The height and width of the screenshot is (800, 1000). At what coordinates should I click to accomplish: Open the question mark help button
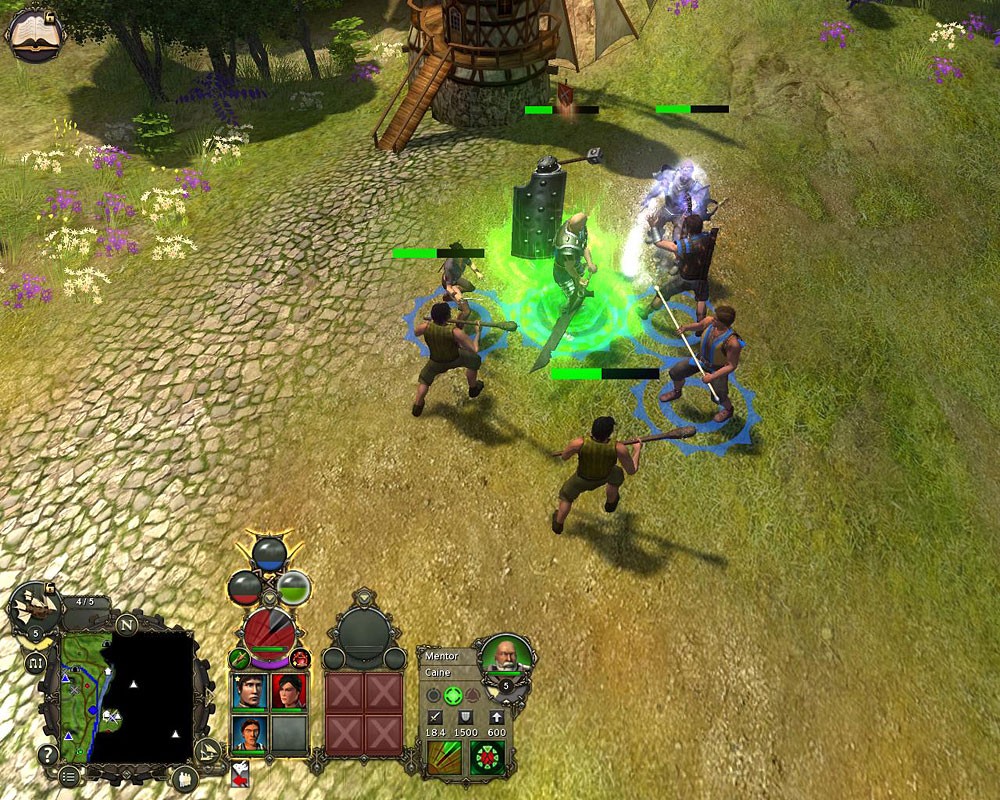coord(47,755)
